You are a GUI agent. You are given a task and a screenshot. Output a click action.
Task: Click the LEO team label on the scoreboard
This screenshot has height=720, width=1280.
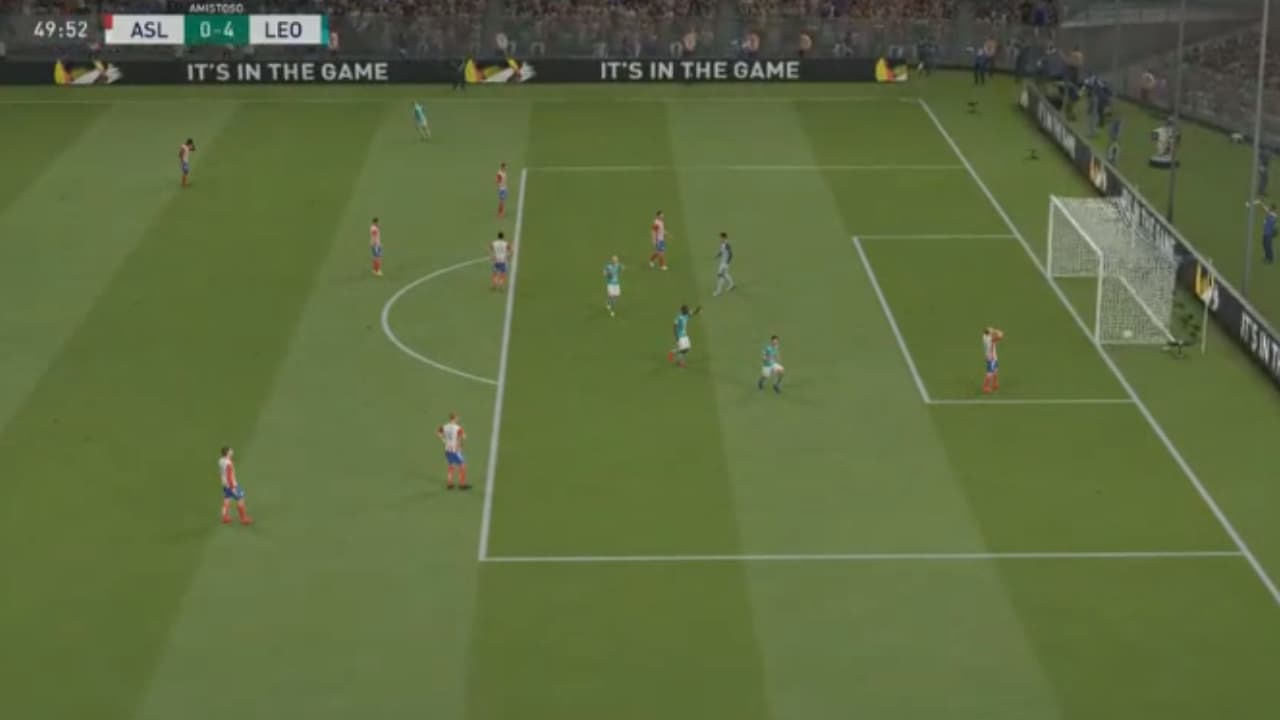pyautogui.click(x=283, y=30)
